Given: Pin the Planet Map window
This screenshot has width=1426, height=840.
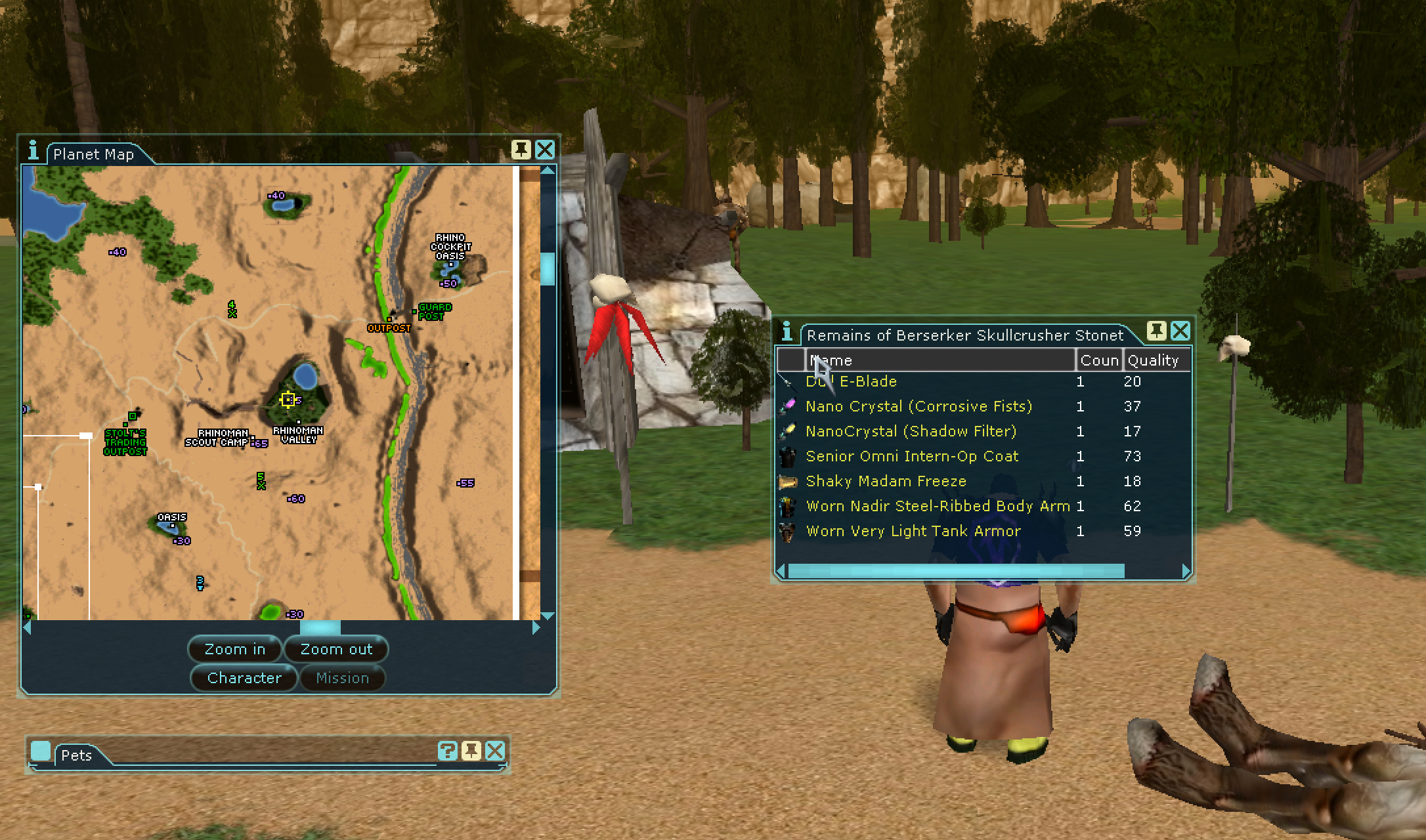Looking at the screenshot, I should (521, 150).
